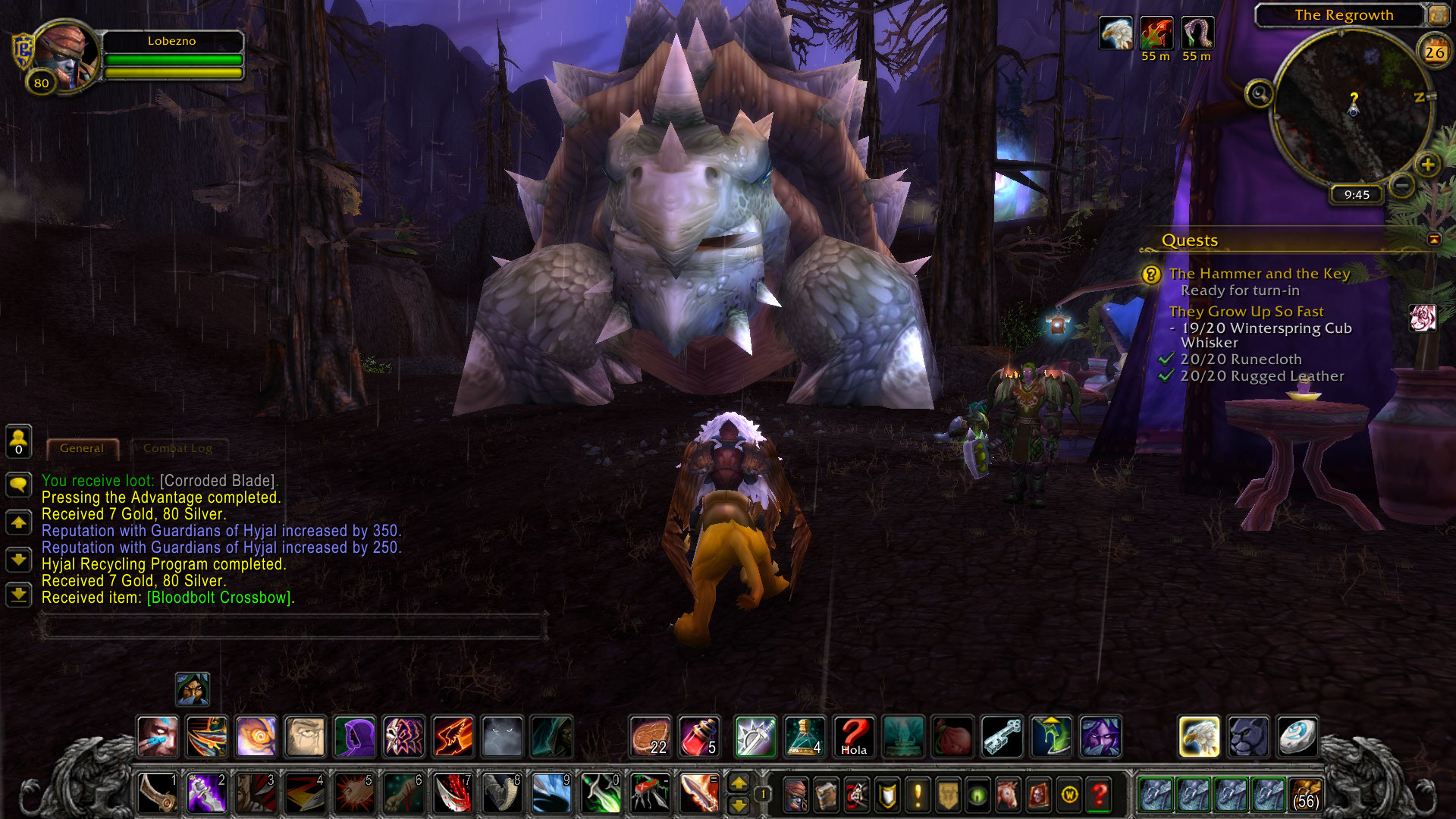Open the chat speech bubble menu
Viewport: 1456px width, 819px height.
pyautogui.click(x=18, y=484)
